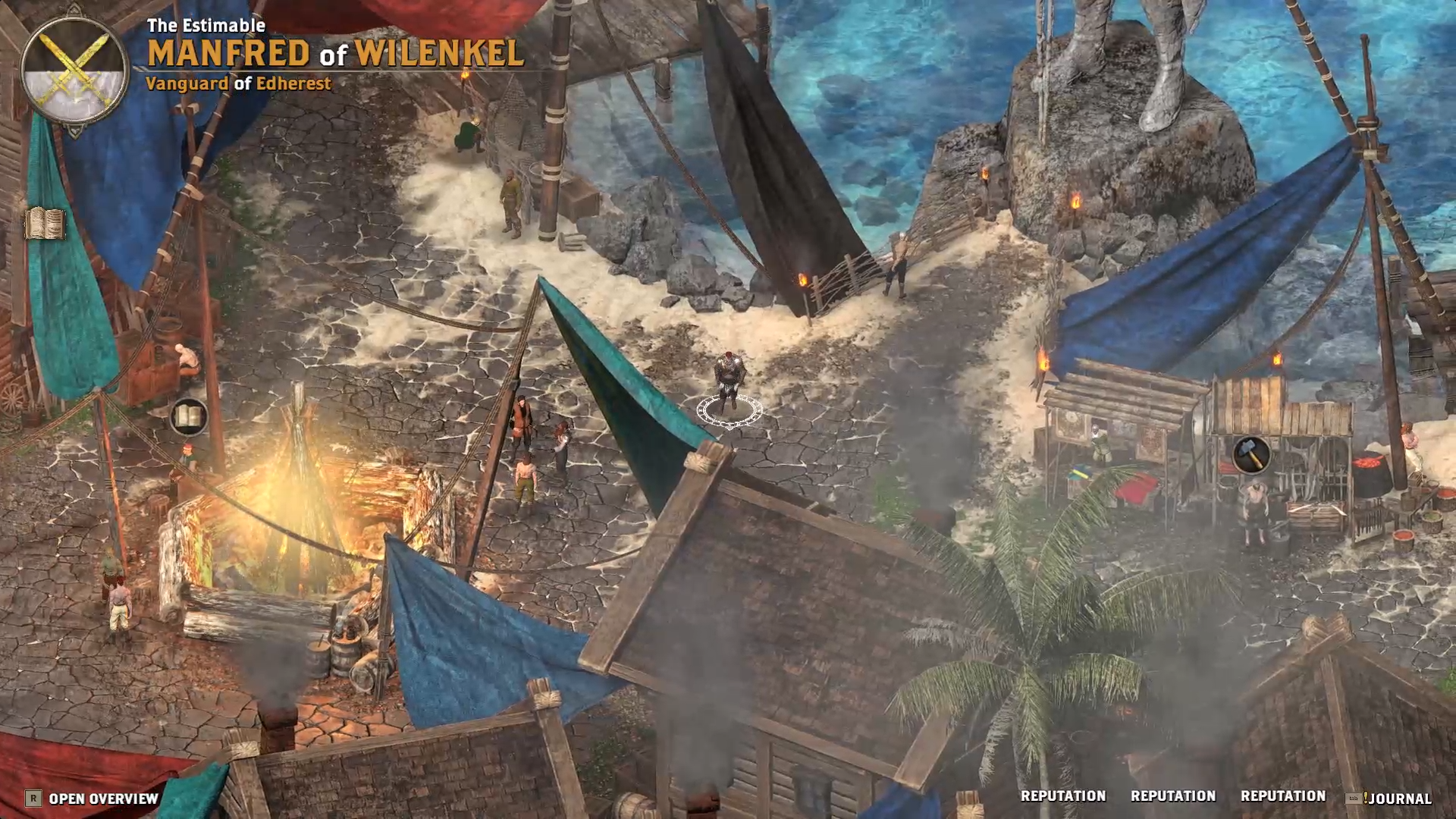
Task: Click the R key indicator beside OPEN OVERVIEW
Action: (34, 799)
